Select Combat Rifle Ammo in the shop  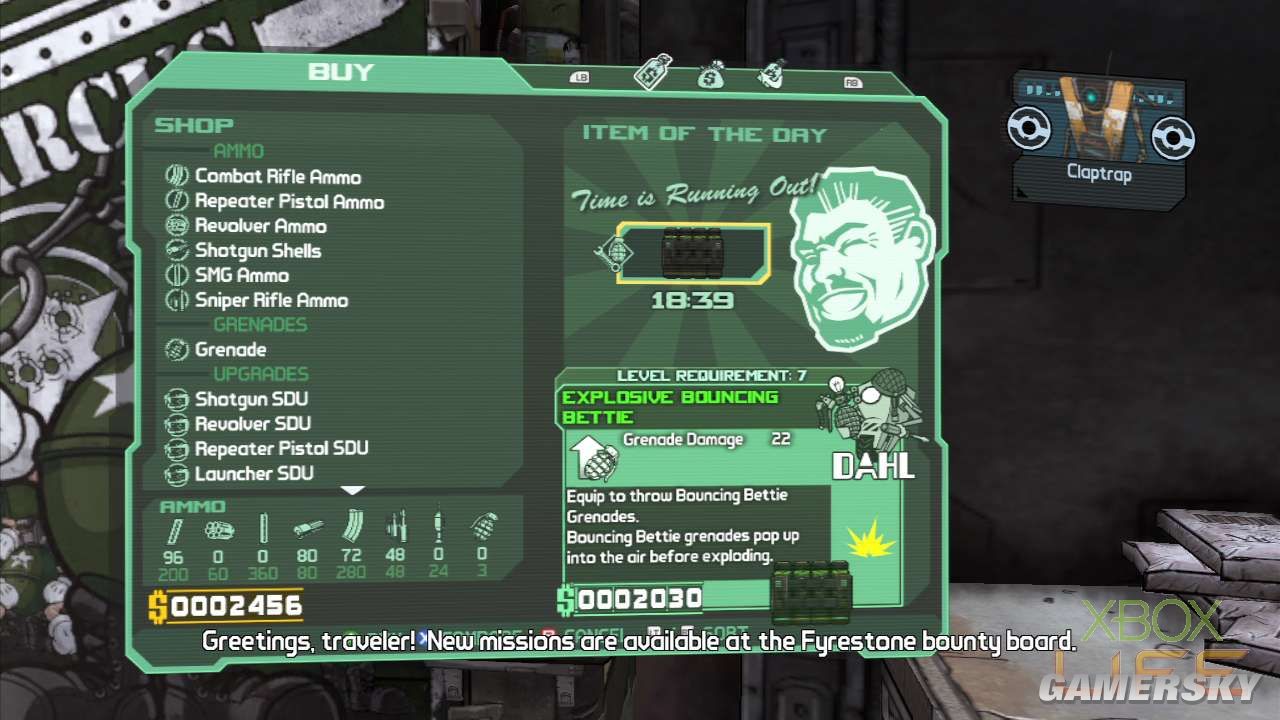pos(277,177)
